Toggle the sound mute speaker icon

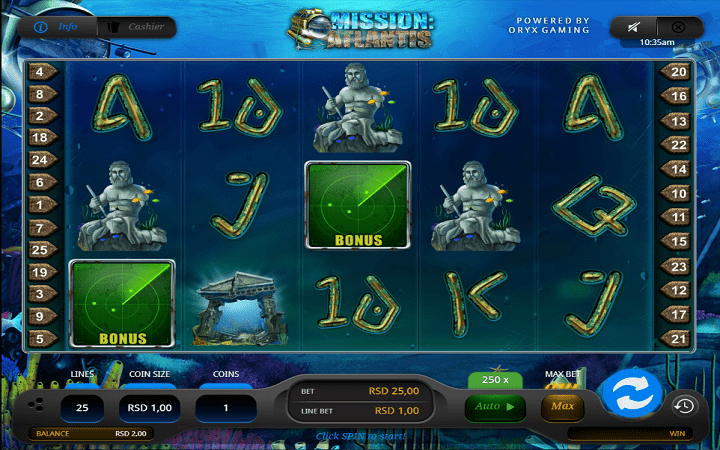(x=633, y=27)
